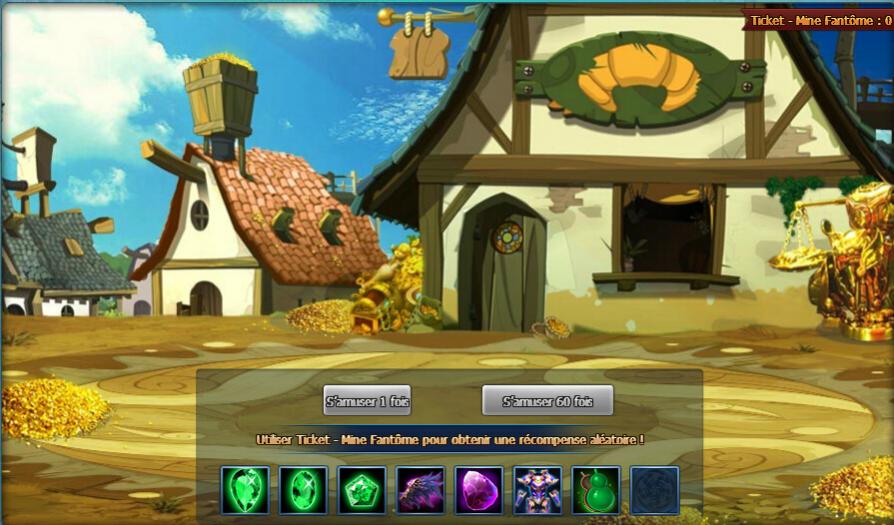Inspect the purple dragon head reward
The image size is (894, 525).
pos(420,490)
